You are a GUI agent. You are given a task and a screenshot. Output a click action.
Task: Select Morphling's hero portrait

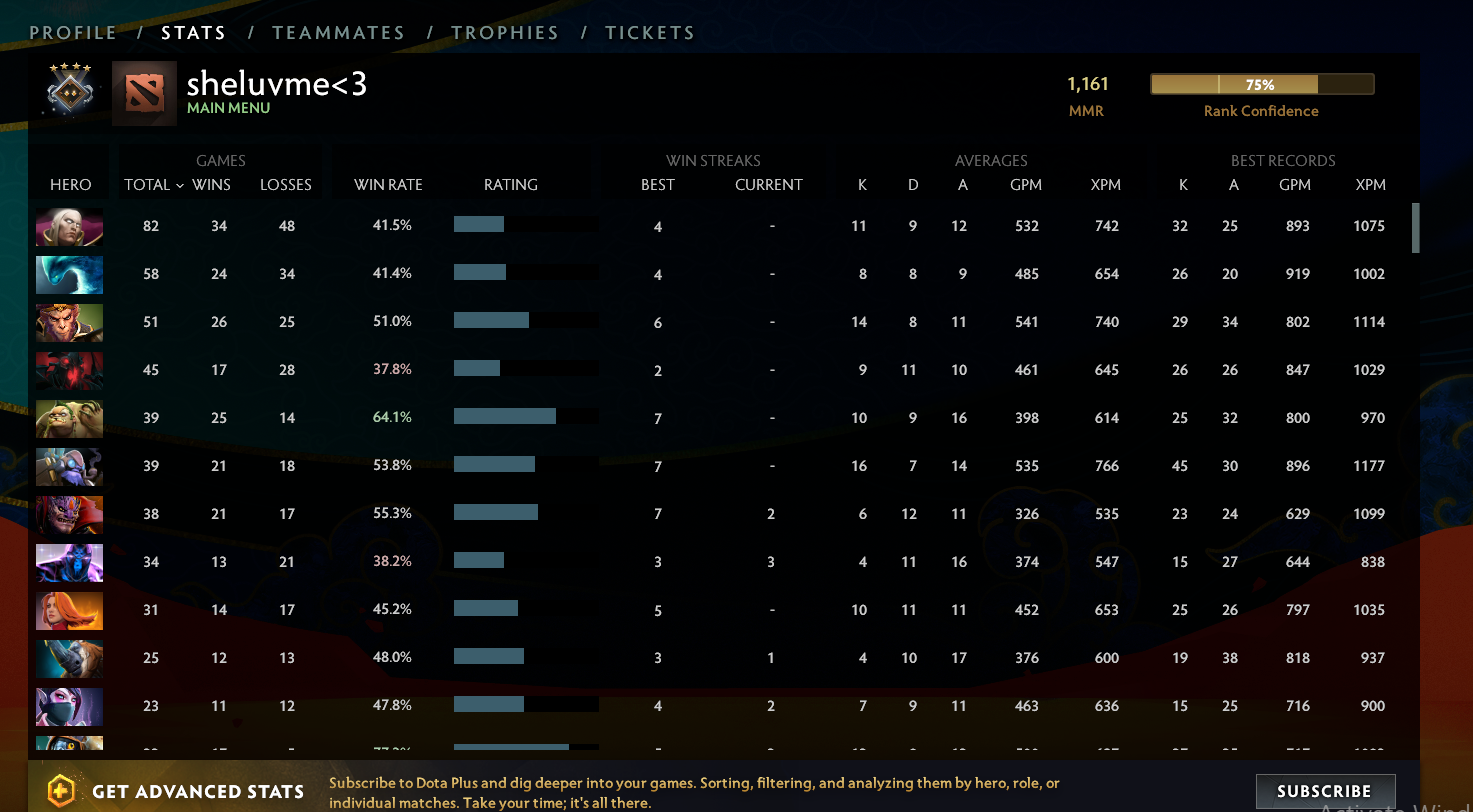tap(69, 275)
